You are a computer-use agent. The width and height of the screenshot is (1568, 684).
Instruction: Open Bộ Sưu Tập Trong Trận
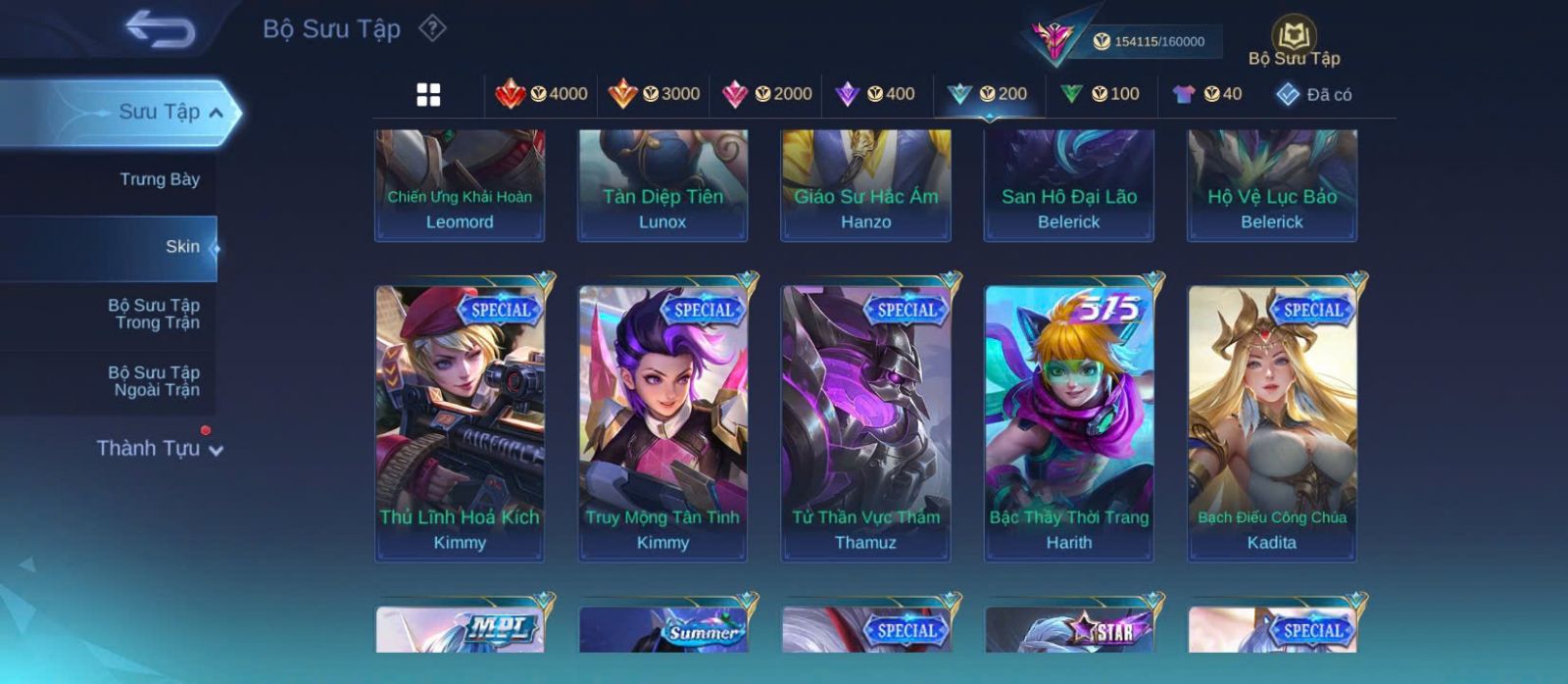point(155,314)
